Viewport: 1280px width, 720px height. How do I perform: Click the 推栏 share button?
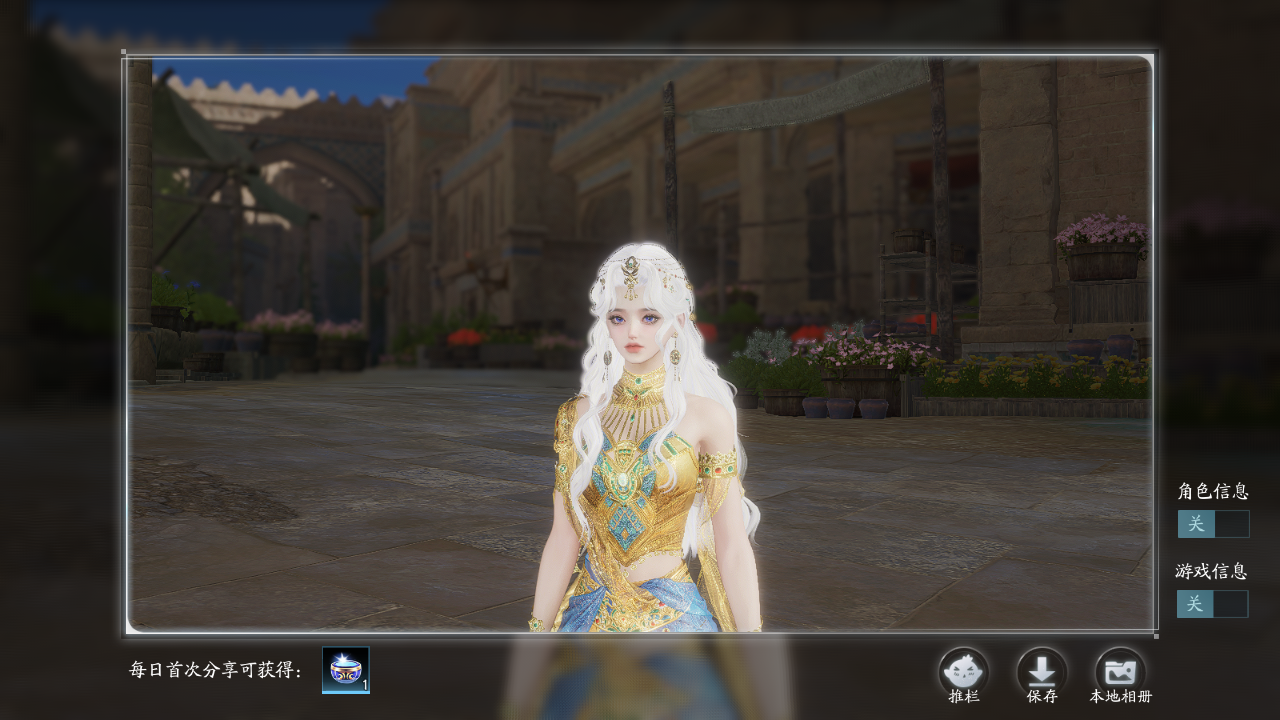pyautogui.click(x=963, y=672)
